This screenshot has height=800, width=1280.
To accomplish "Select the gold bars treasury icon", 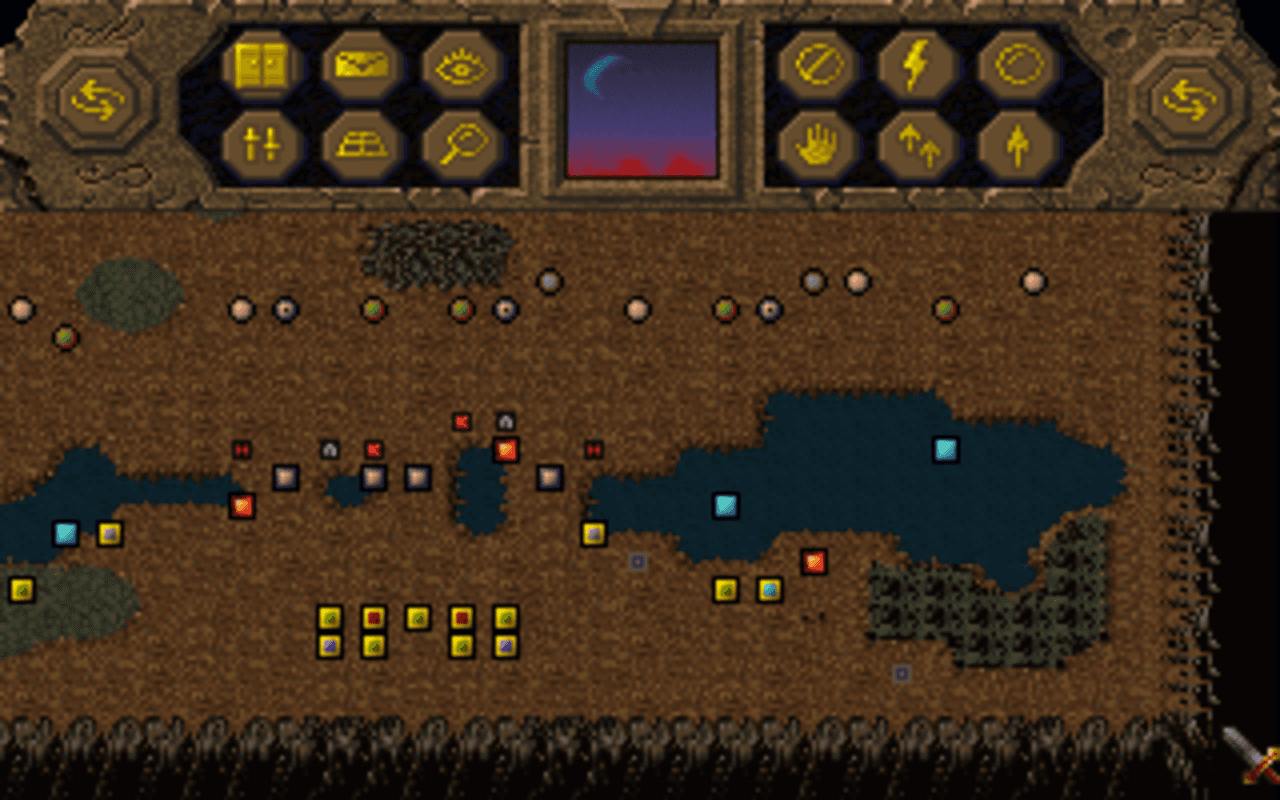I will coord(360,145).
